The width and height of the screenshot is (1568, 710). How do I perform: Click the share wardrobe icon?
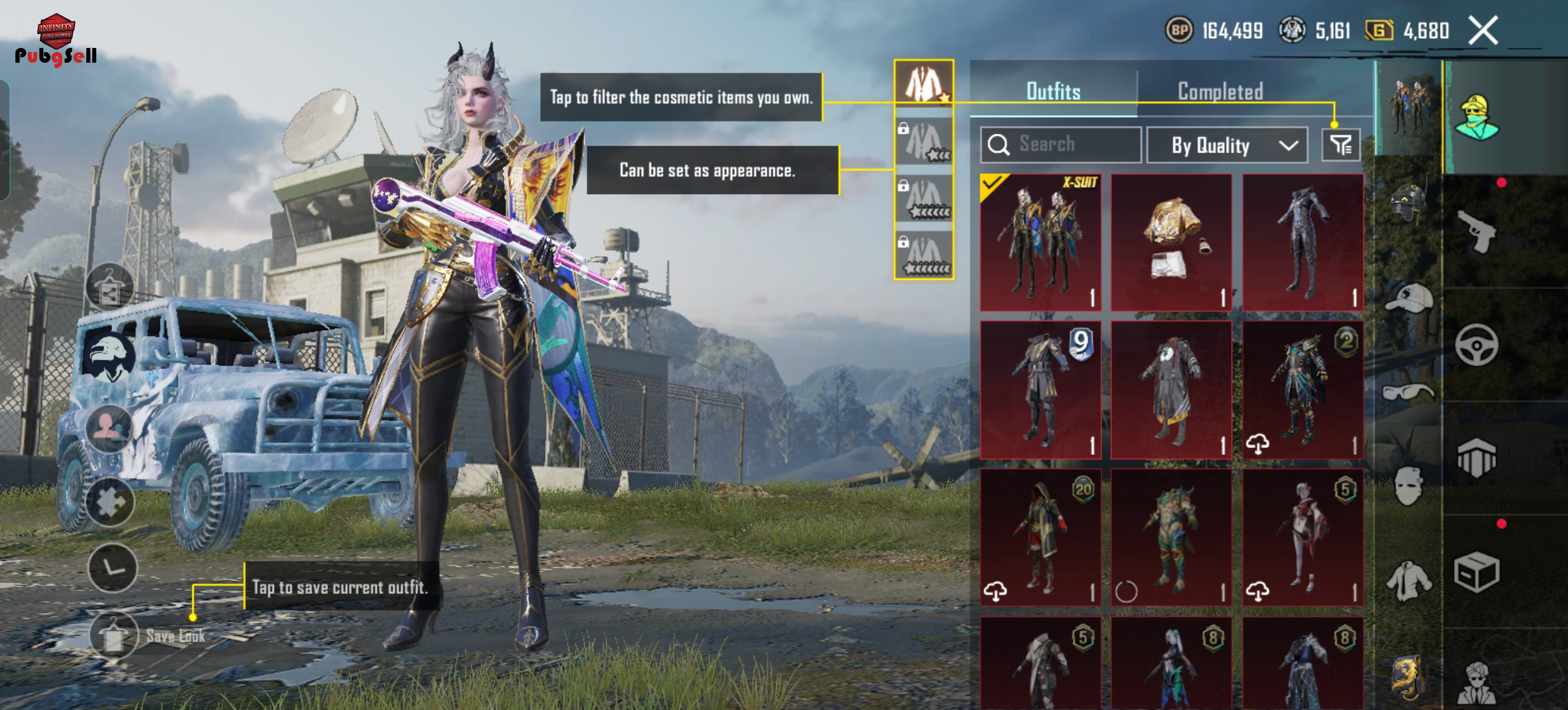point(109,286)
